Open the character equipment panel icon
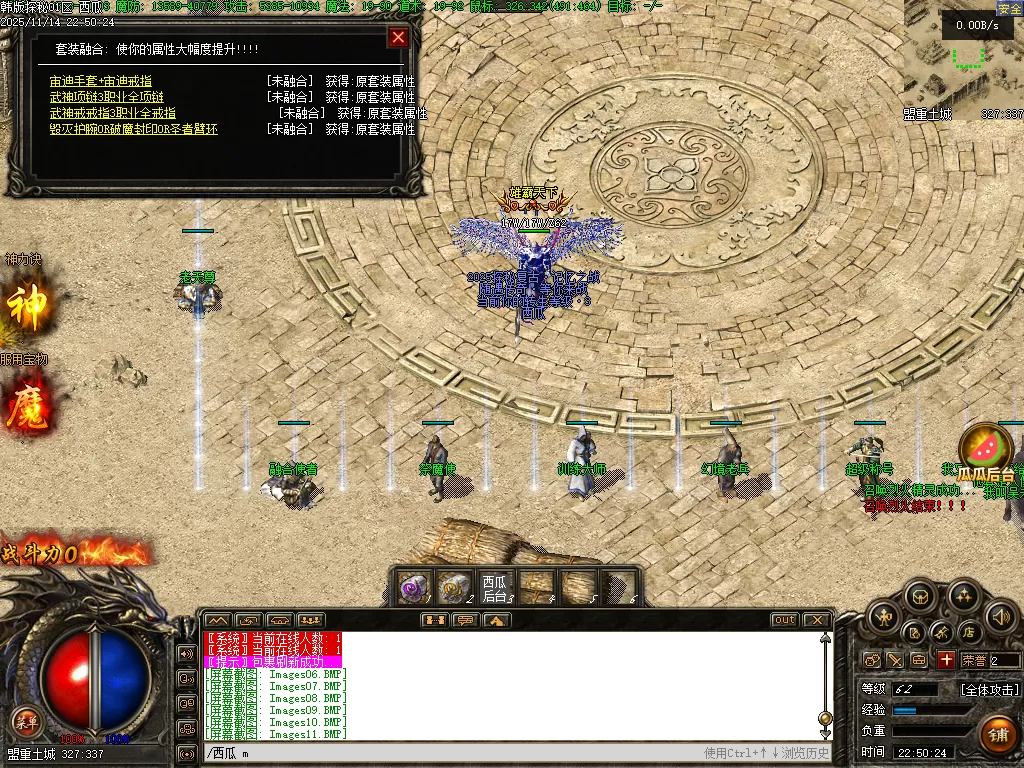Screen dimensions: 1024x768 tap(882, 618)
